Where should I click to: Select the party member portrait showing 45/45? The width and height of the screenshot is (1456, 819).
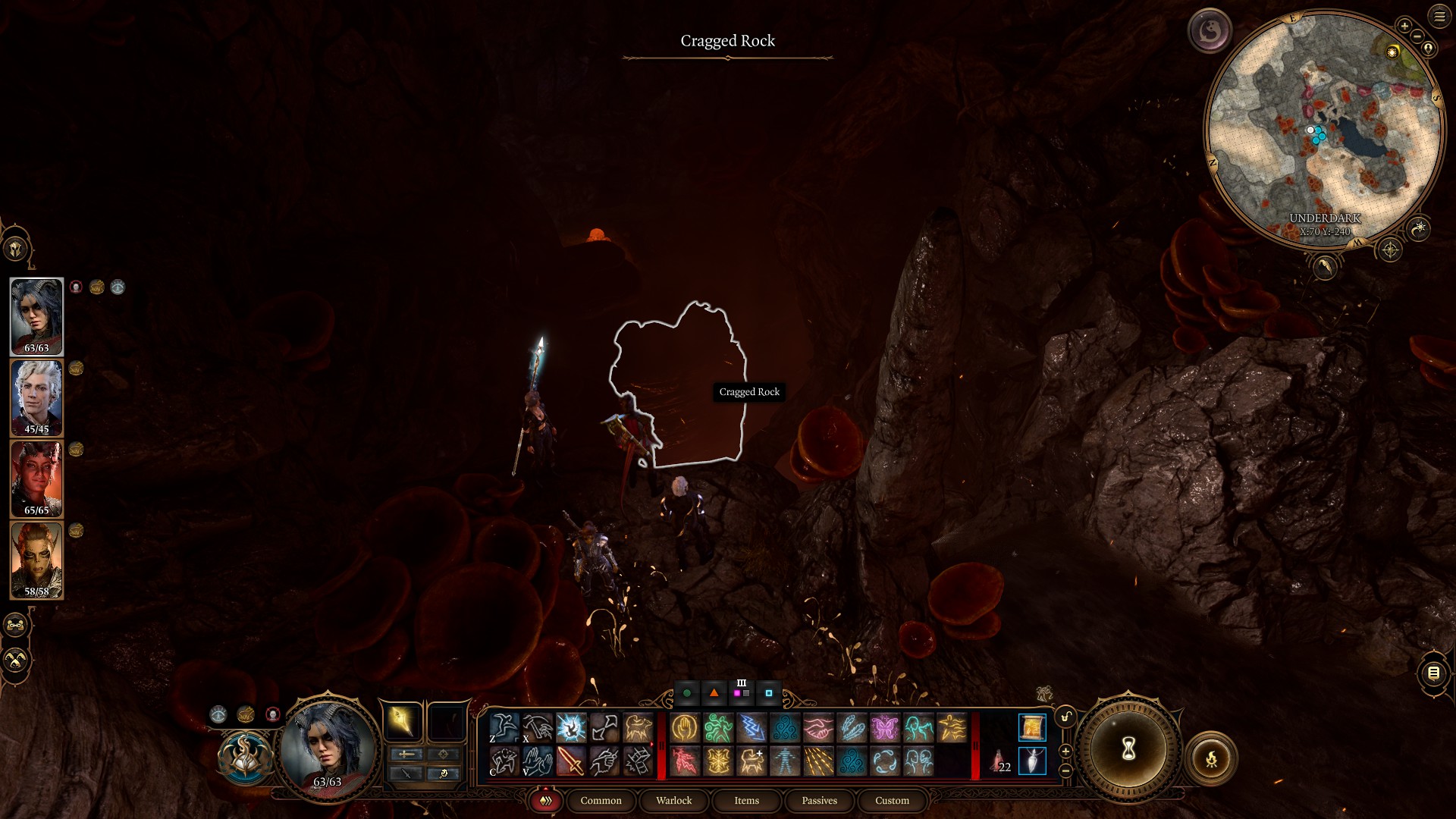coord(36,396)
